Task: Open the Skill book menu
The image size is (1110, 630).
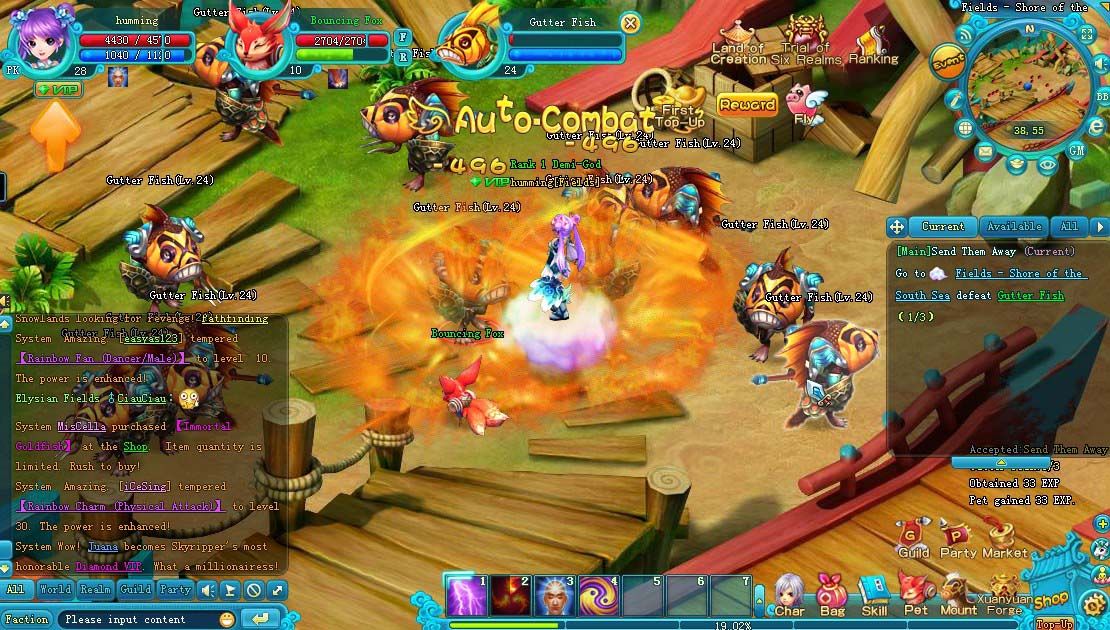Action: coord(874,594)
